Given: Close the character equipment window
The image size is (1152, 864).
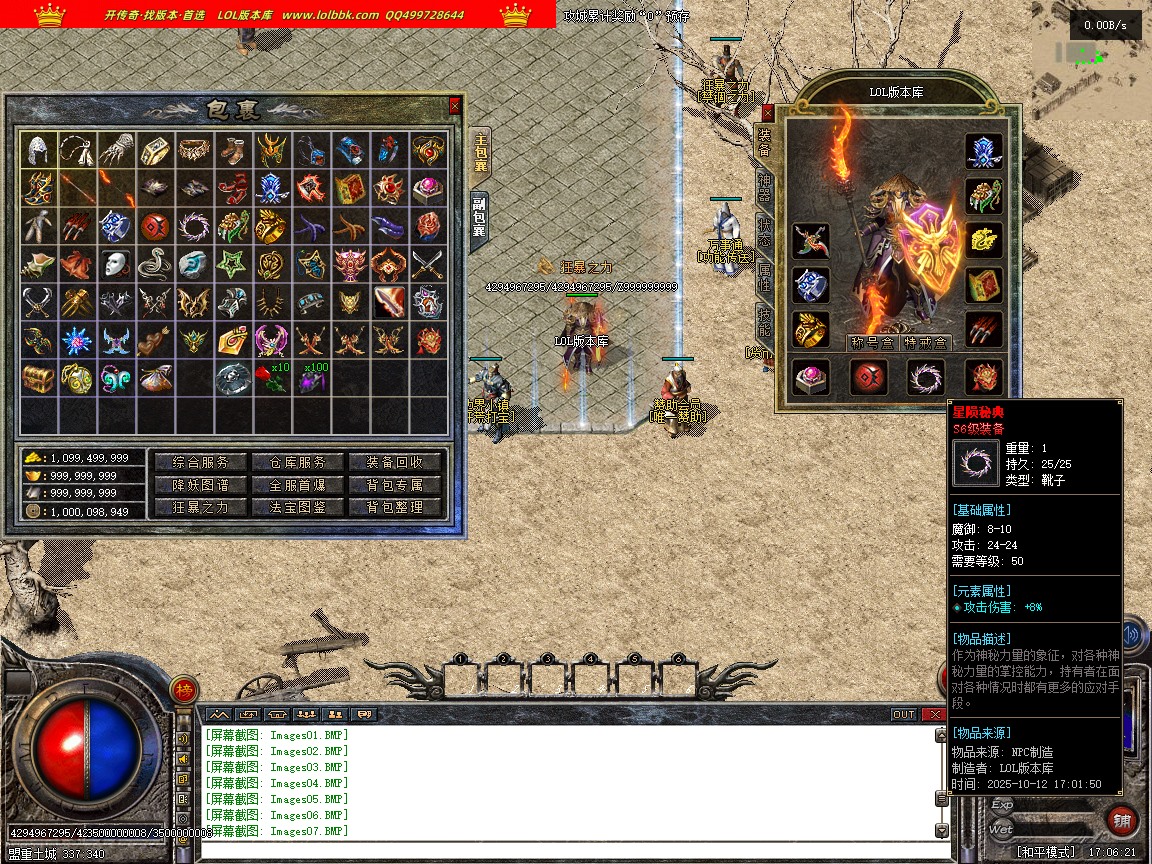Looking at the screenshot, I should [x=768, y=113].
